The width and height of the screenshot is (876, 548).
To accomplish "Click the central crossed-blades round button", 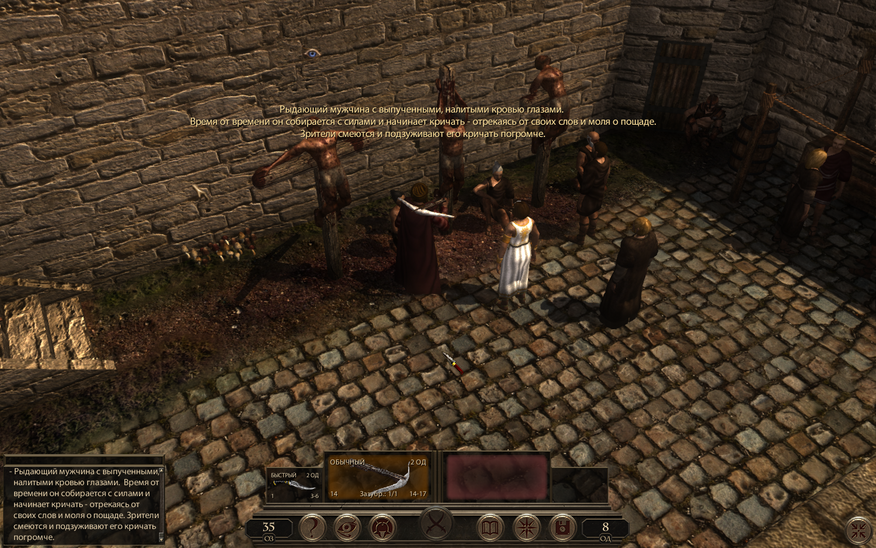I will point(437,524).
